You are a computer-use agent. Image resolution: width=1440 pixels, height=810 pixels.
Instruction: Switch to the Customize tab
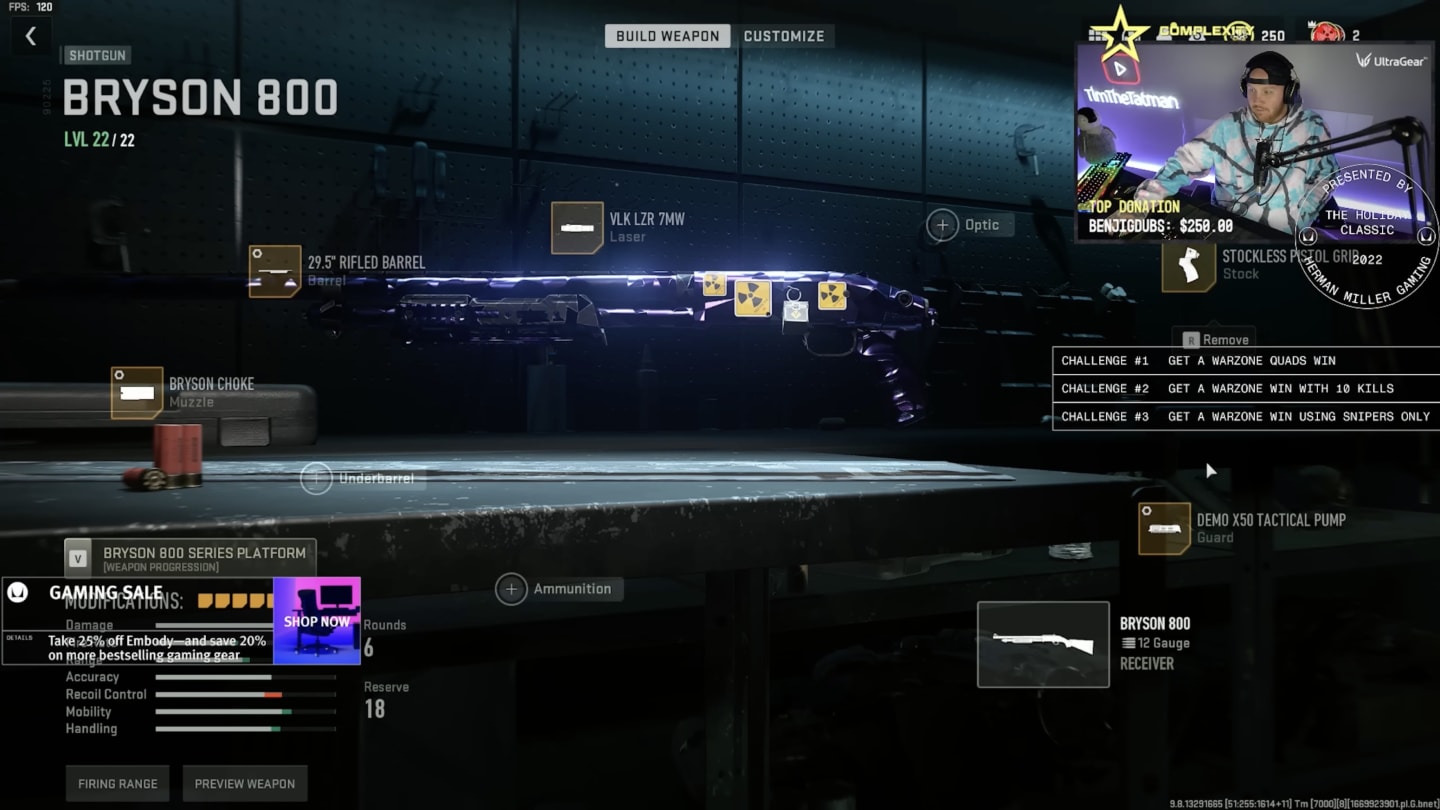[784, 36]
